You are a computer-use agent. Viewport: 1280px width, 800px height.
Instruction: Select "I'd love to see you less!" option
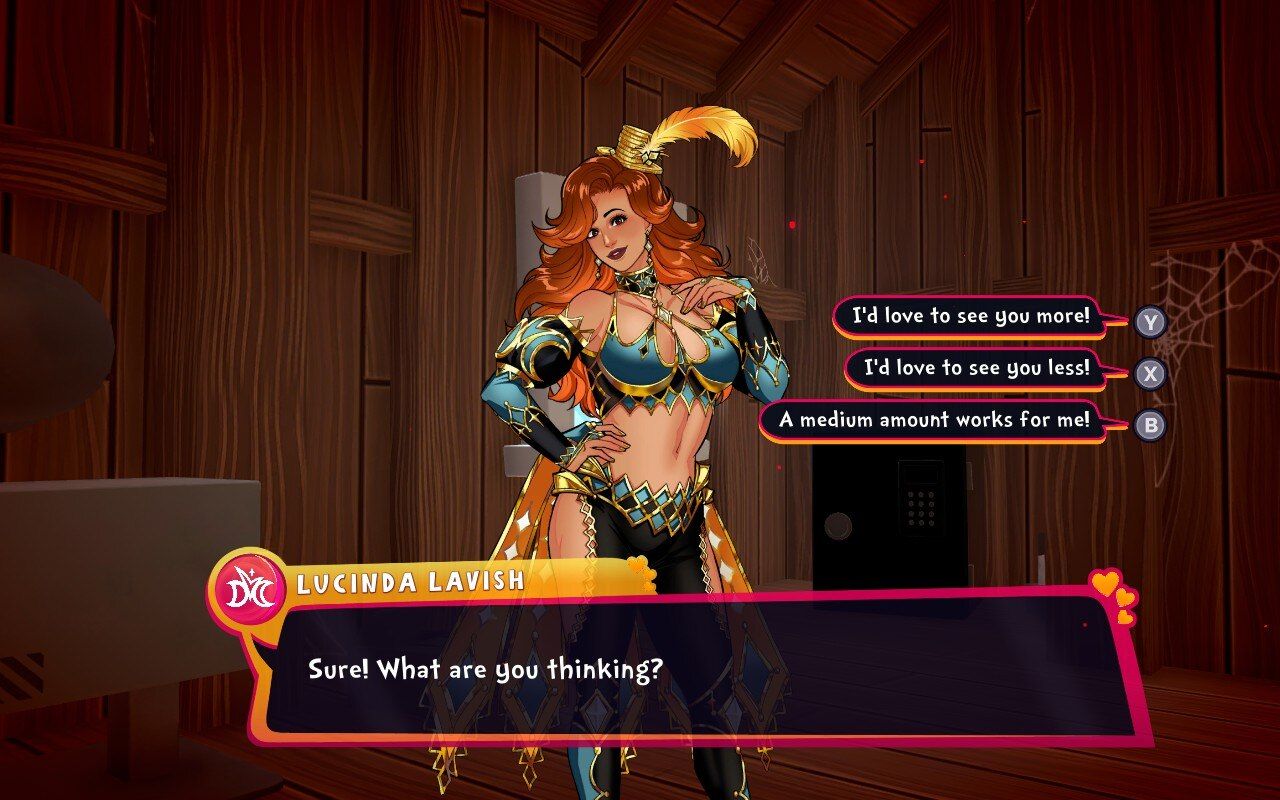point(976,369)
